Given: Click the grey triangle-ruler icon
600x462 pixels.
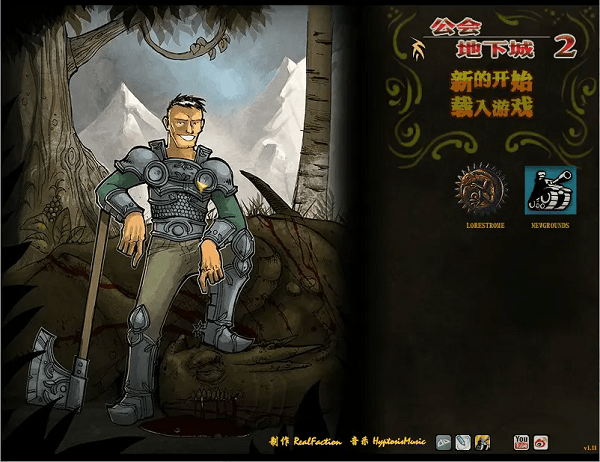Looking at the screenshot, I should click(x=444, y=441).
